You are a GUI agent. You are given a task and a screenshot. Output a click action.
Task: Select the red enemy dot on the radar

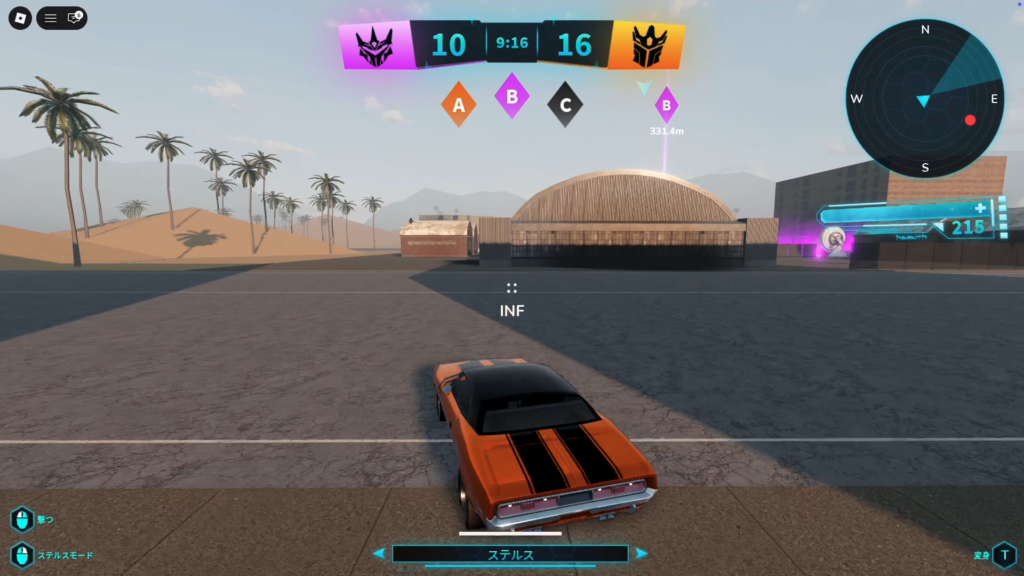(x=969, y=120)
